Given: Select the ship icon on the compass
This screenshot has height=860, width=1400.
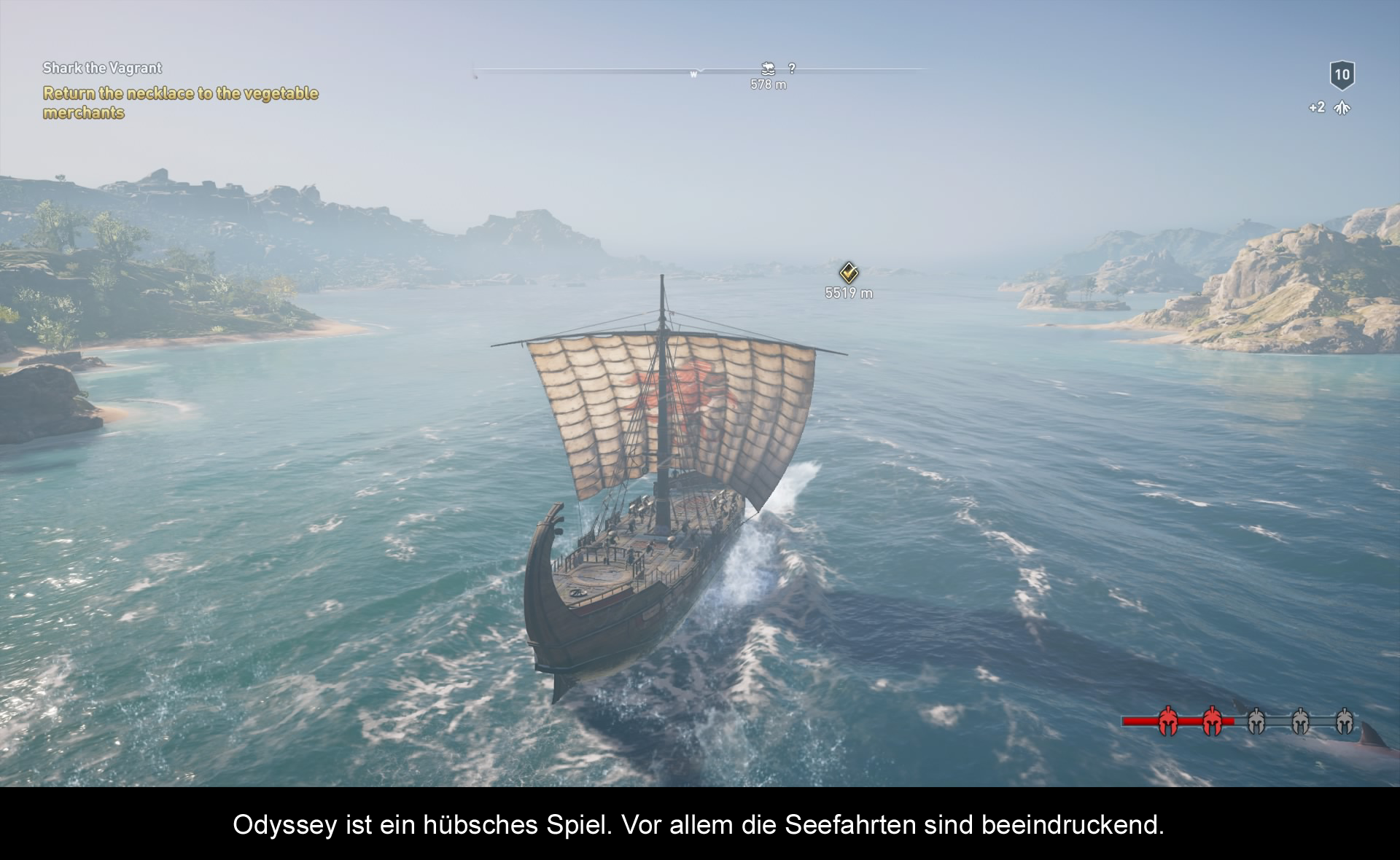Looking at the screenshot, I should click(x=767, y=69).
